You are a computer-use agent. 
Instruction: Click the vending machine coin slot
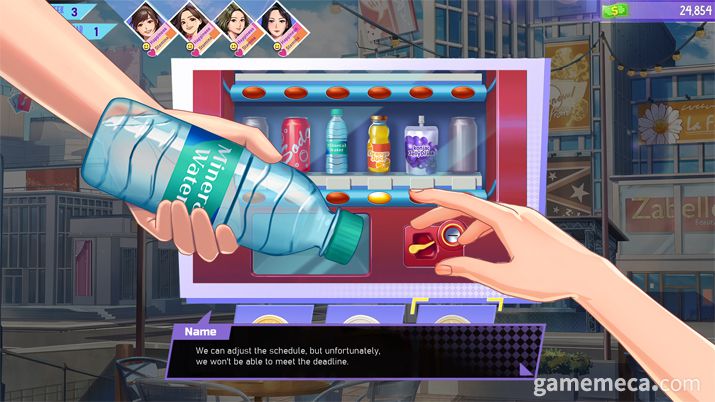pyautogui.click(x=453, y=236)
